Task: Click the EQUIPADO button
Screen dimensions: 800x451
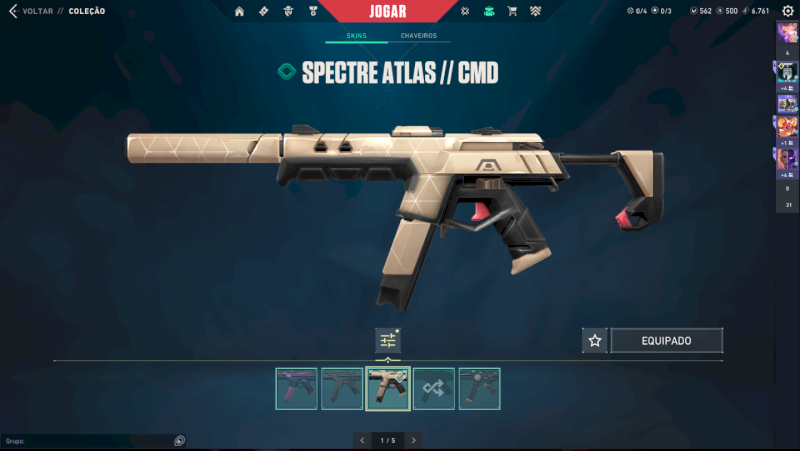Action: (x=666, y=341)
